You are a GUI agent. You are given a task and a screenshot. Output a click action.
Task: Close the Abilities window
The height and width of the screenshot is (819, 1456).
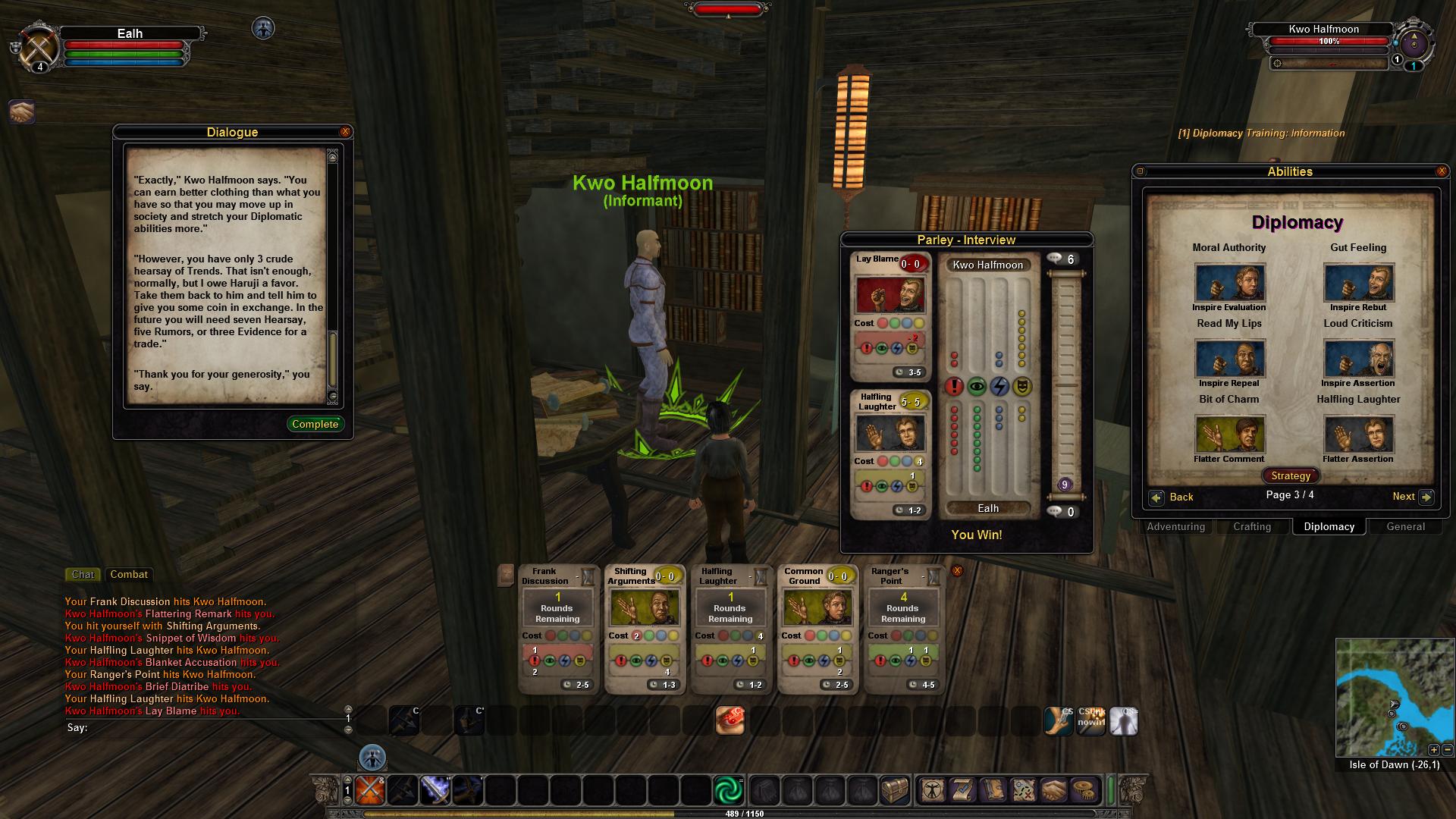pyautogui.click(x=1442, y=171)
